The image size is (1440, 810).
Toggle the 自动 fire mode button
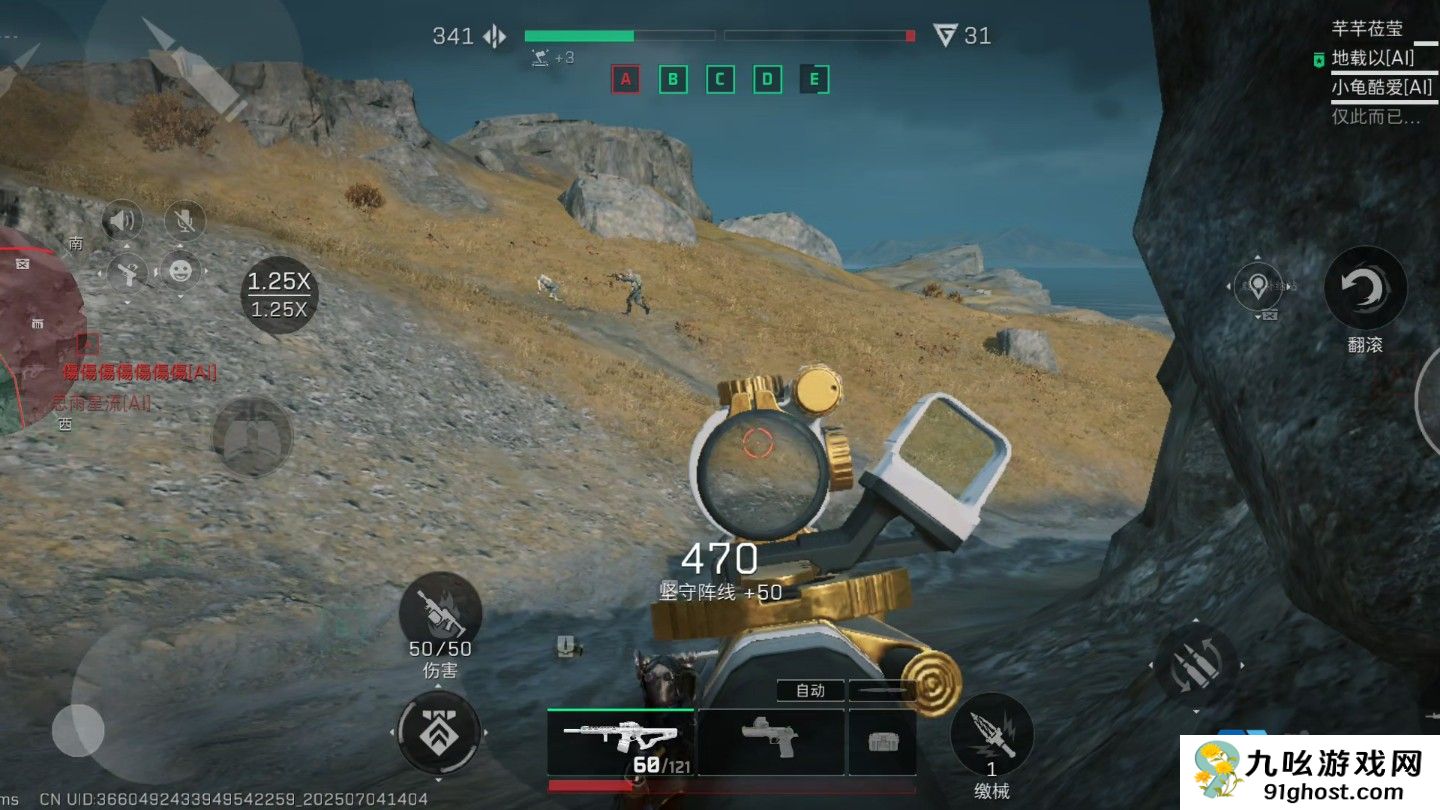tap(810, 690)
